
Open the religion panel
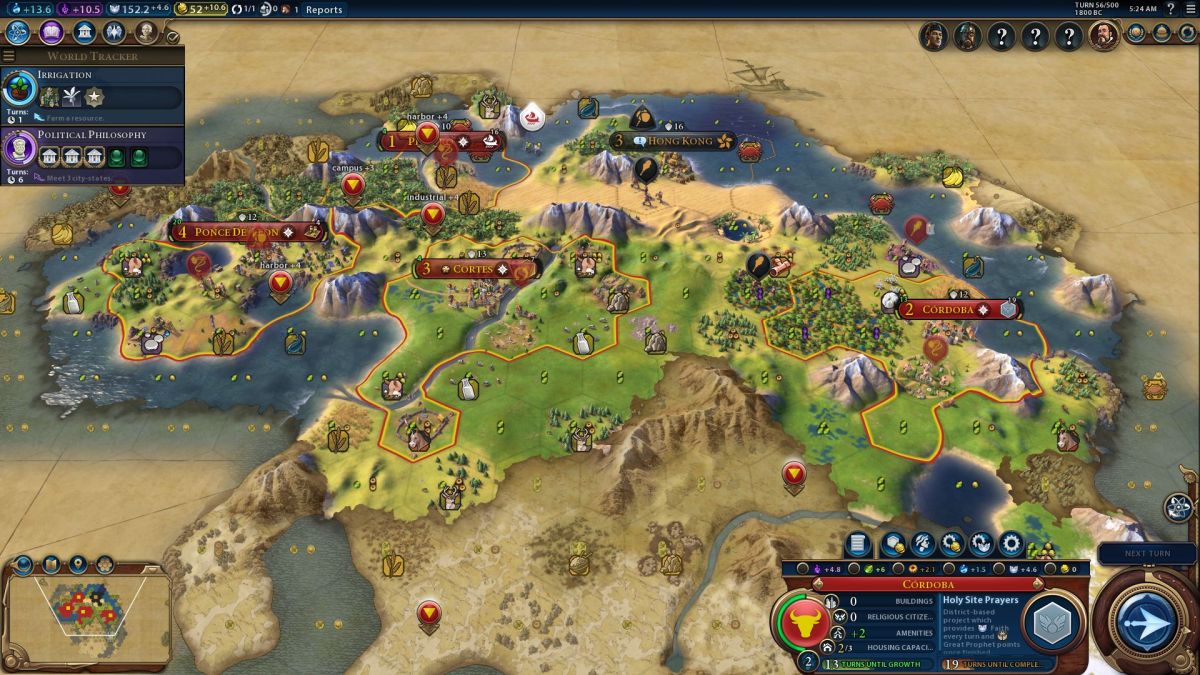116,32
